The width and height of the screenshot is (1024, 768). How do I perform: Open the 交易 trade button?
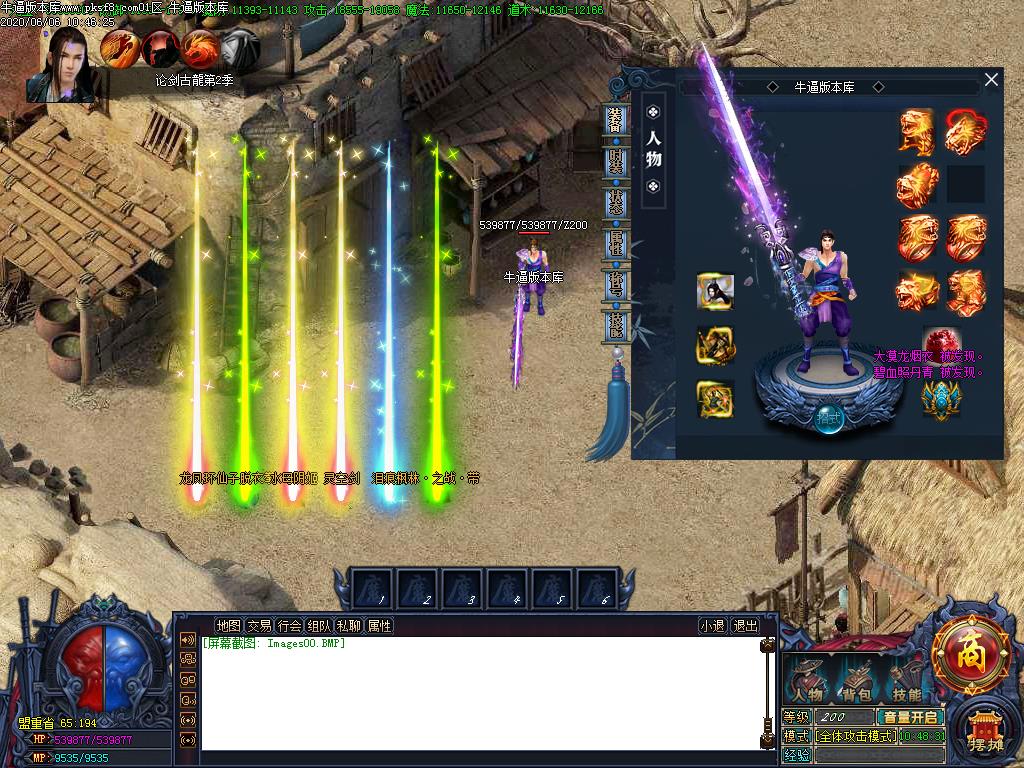[259, 626]
